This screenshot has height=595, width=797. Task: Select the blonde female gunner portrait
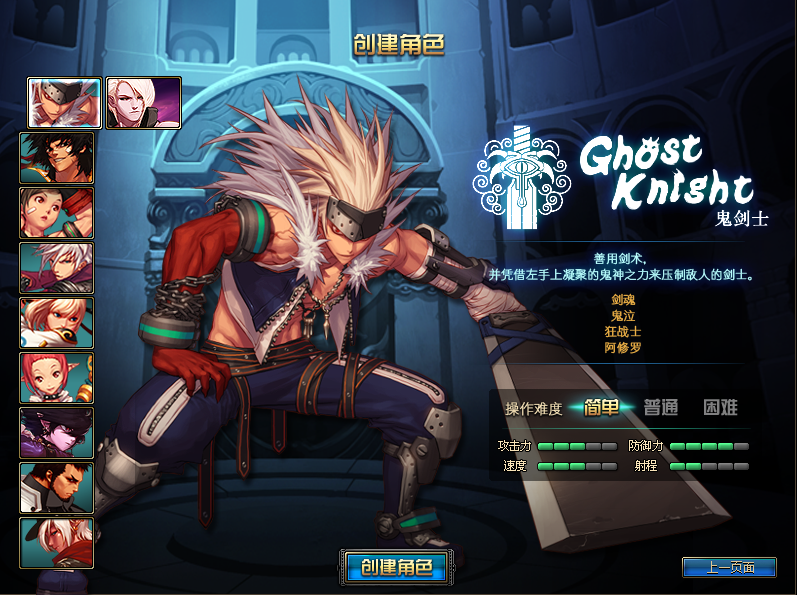click(x=57, y=322)
